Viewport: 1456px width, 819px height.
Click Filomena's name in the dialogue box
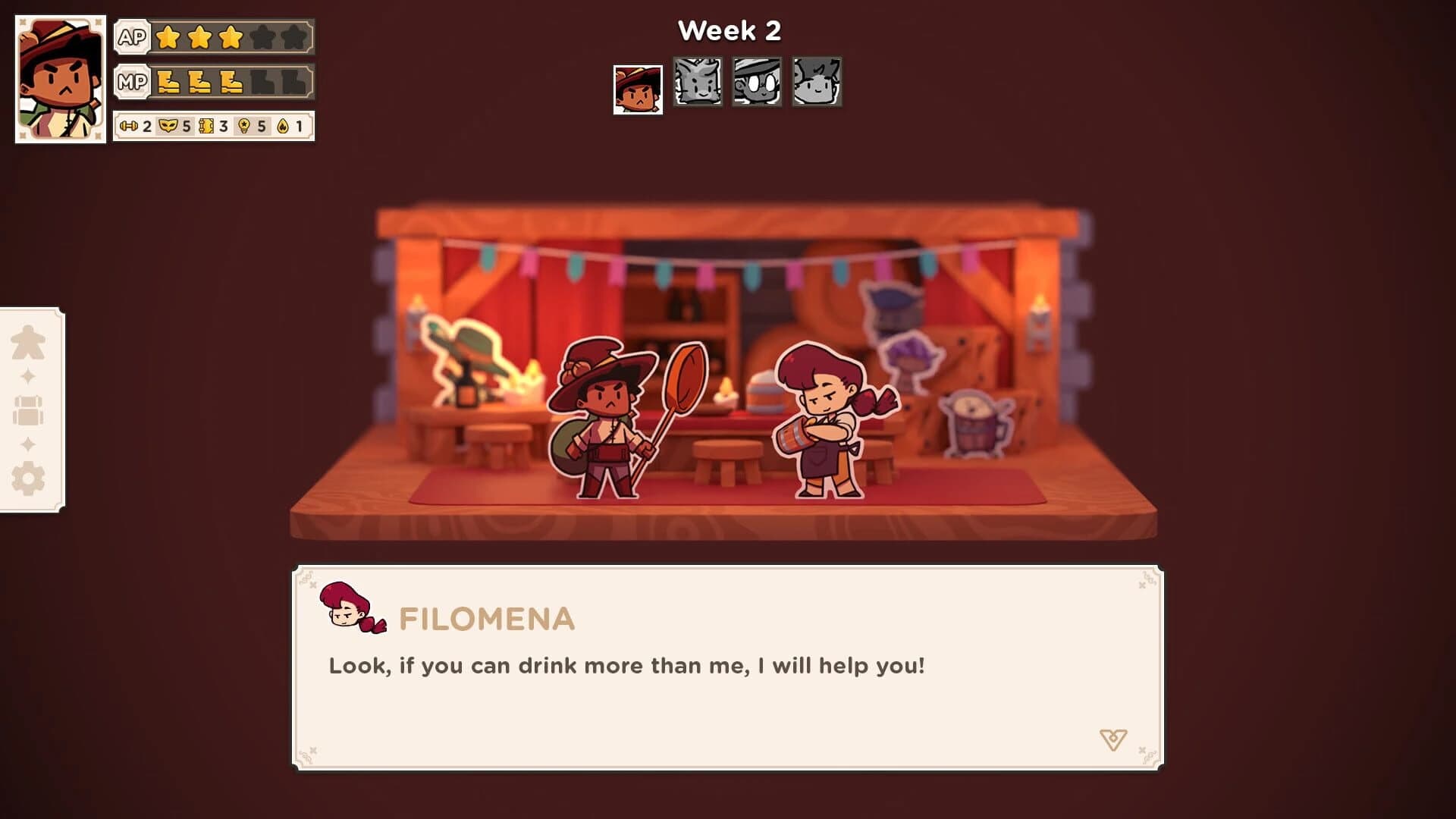pos(483,620)
